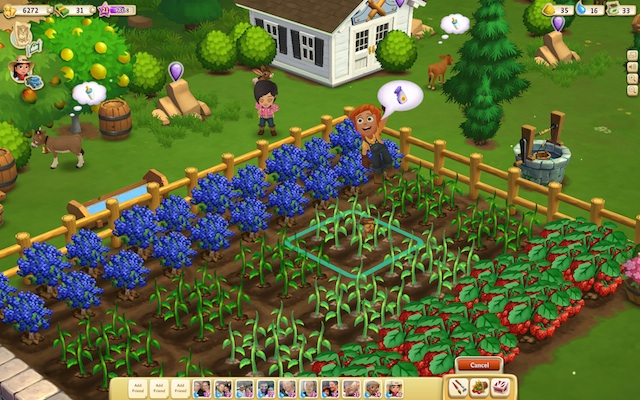Open the quest scroll icon
Screen dimensions: 640x400
coord(21,35)
